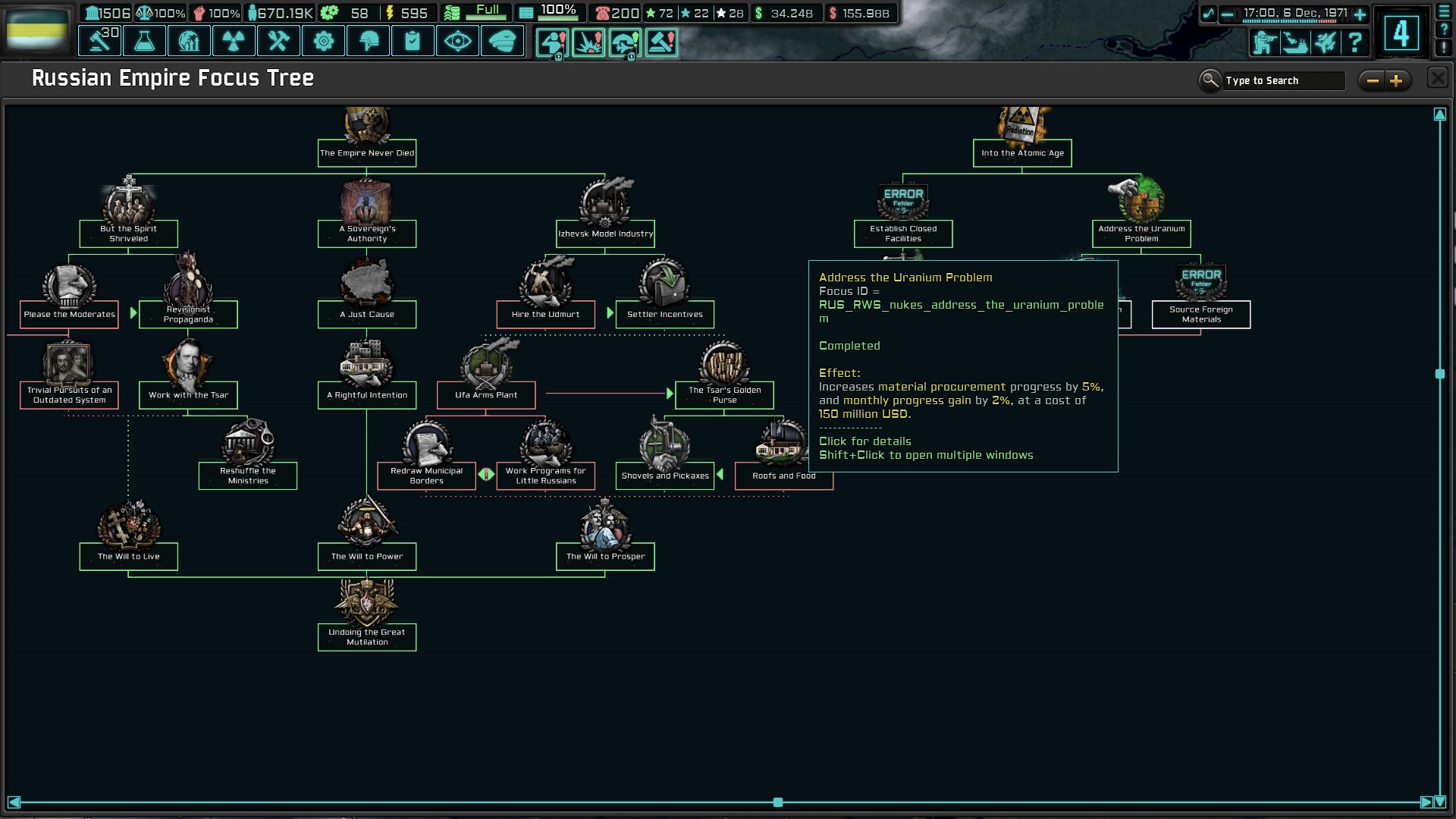Zoom in the focus tree with plus button
Image resolution: width=1456 pixels, height=819 pixels.
tap(1396, 81)
